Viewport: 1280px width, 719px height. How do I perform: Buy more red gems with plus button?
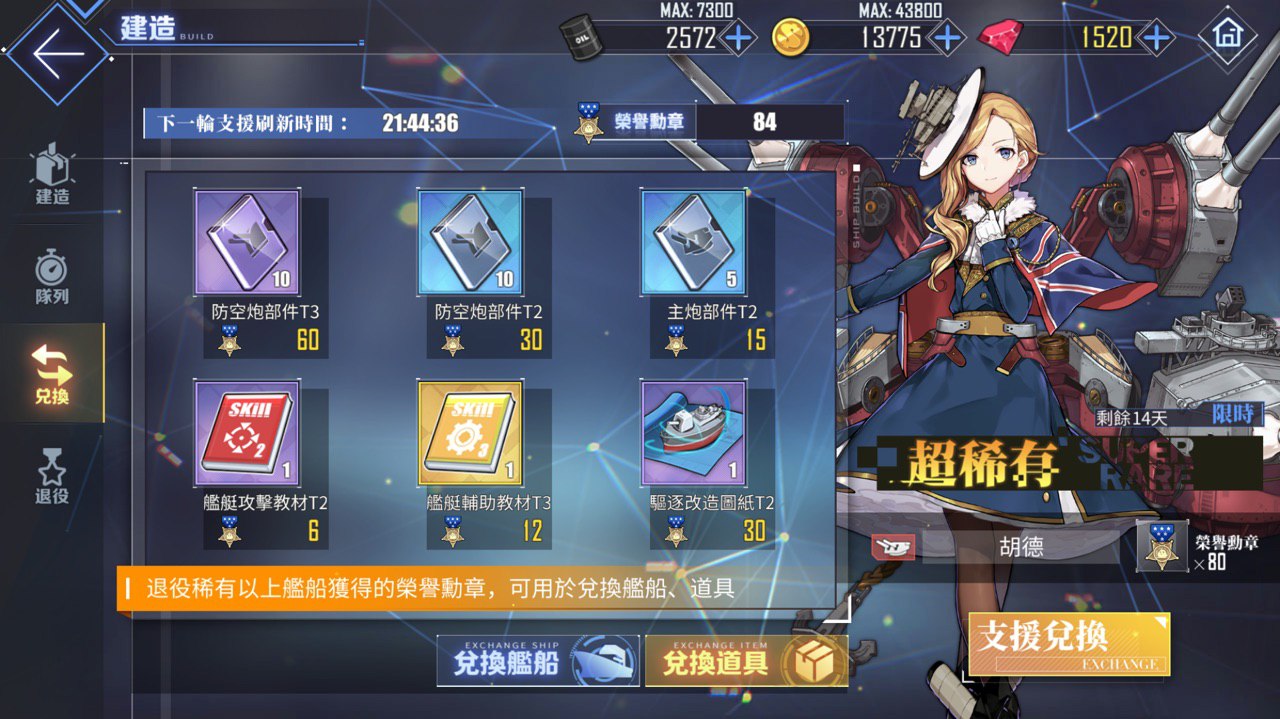(x=1156, y=38)
